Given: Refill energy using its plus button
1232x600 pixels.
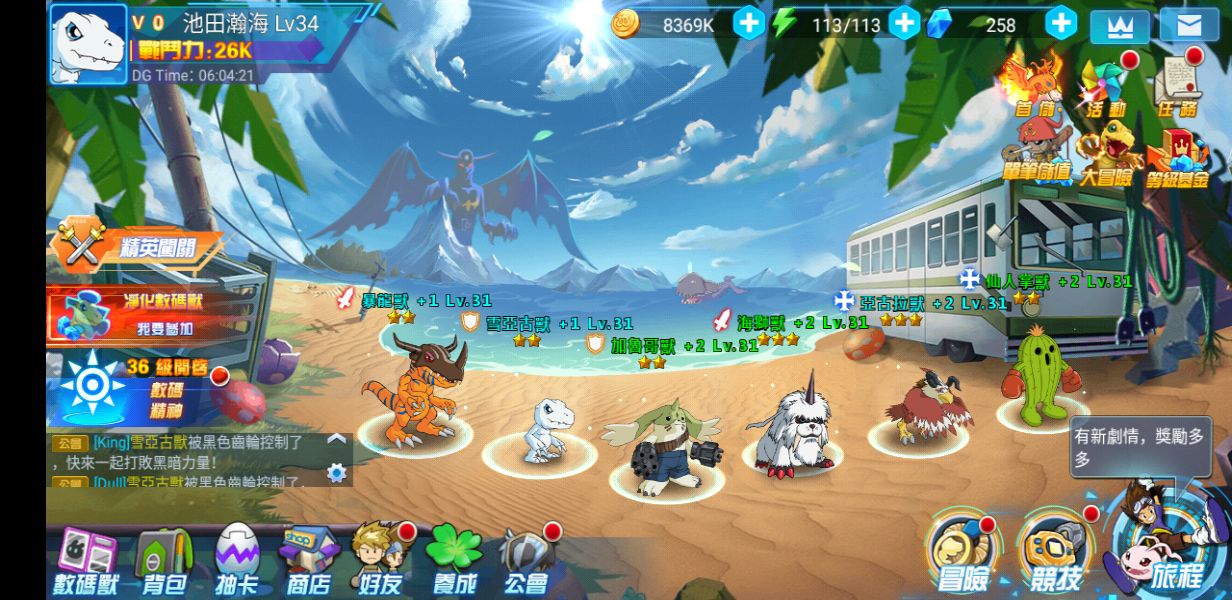Looking at the screenshot, I should (904, 23).
